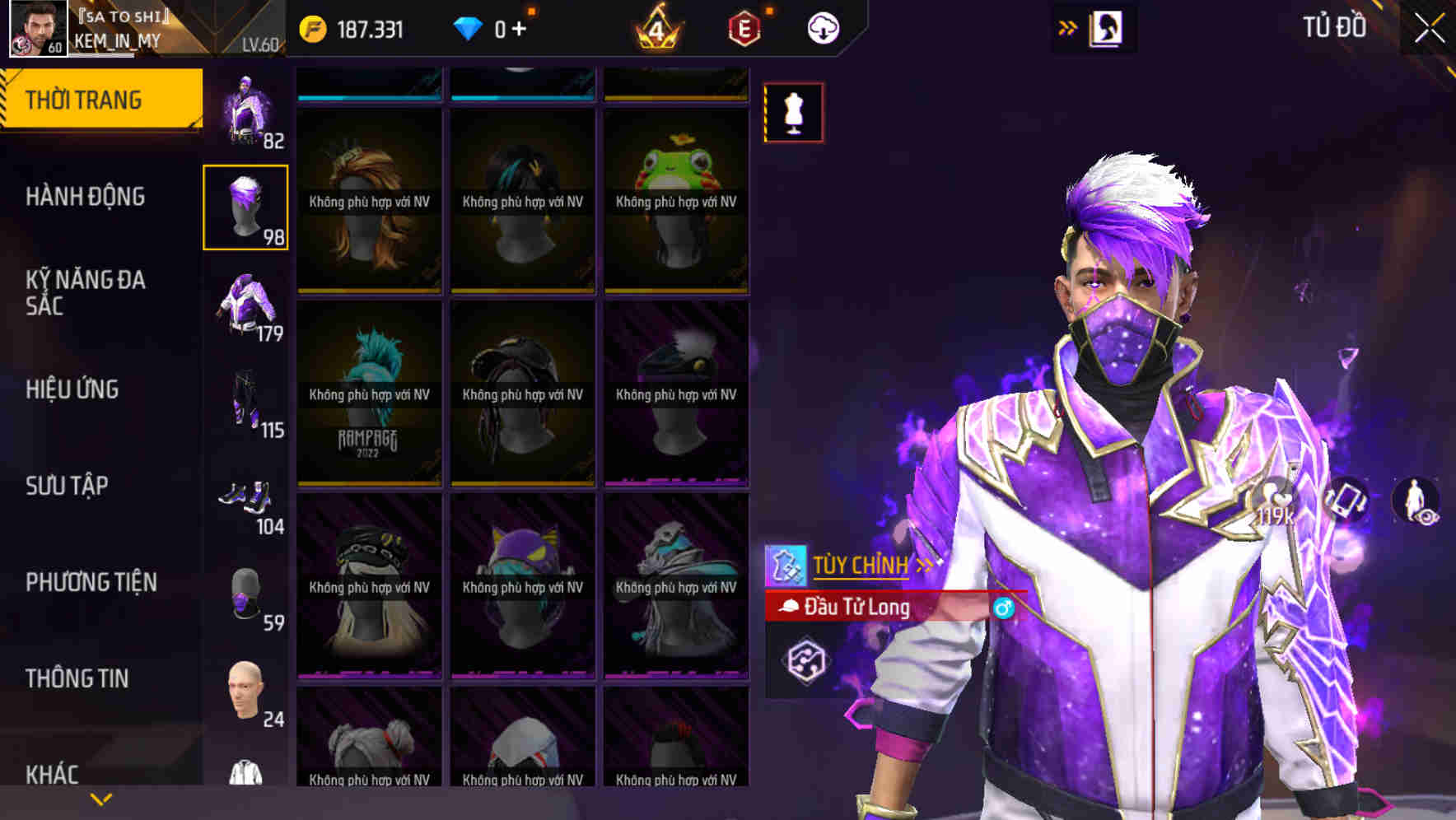Viewport: 1456px width, 820px height.
Task: Open the SƯU TẬP category
Action: pyautogui.click(x=68, y=487)
